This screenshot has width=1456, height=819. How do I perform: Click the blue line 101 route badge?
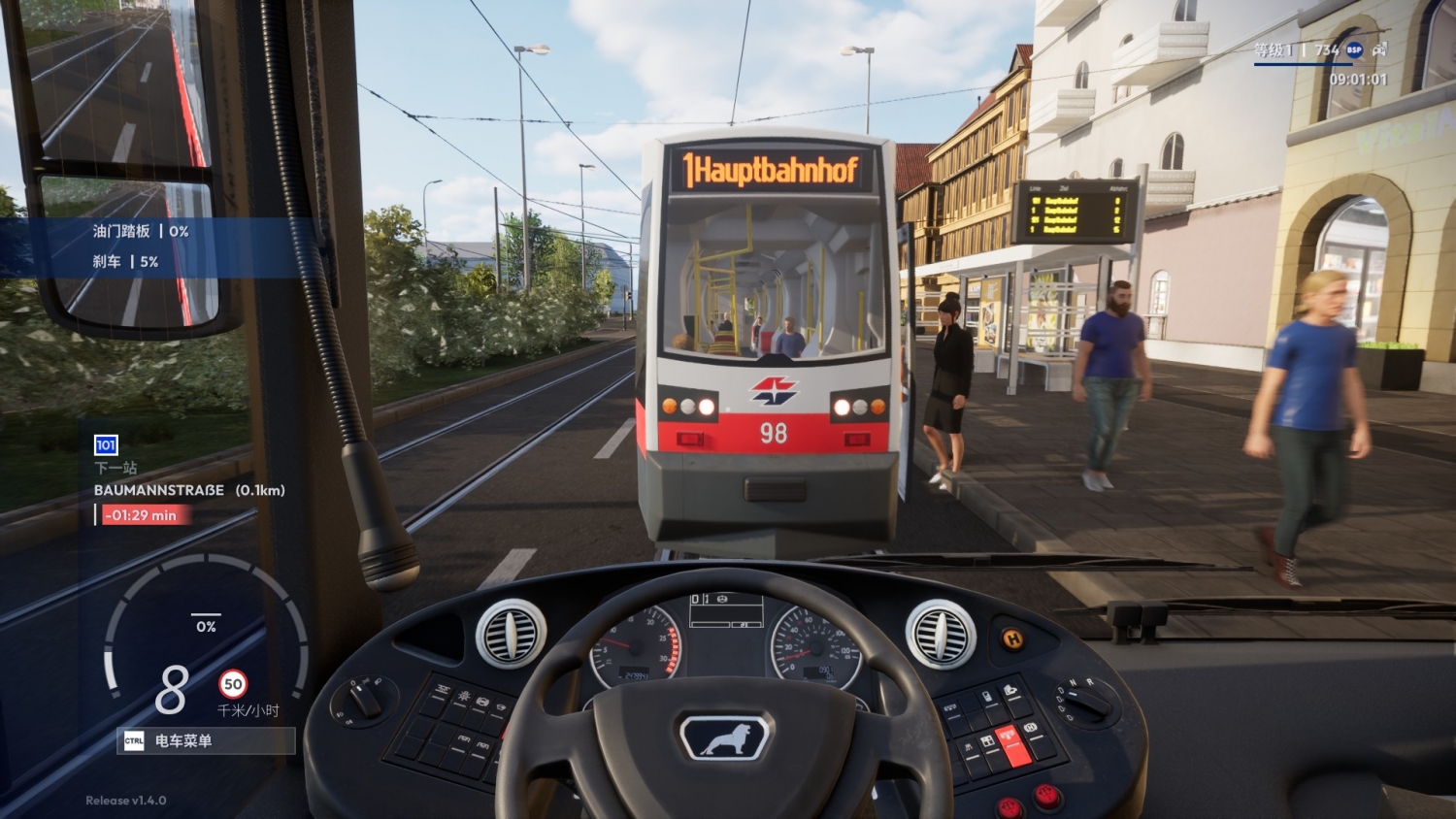[x=106, y=445]
